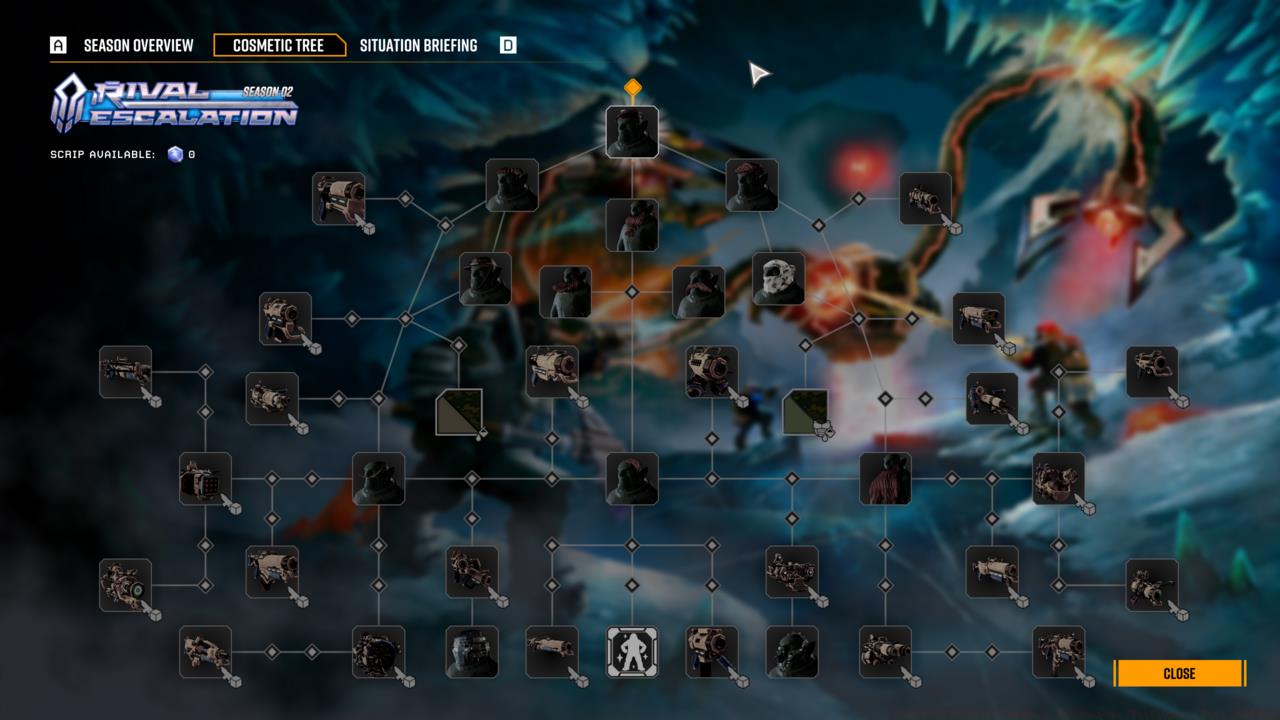This screenshot has height=720, width=1280.
Task: Click the Scrip currency icon near the top left
Action: click(x=174, y=155)
